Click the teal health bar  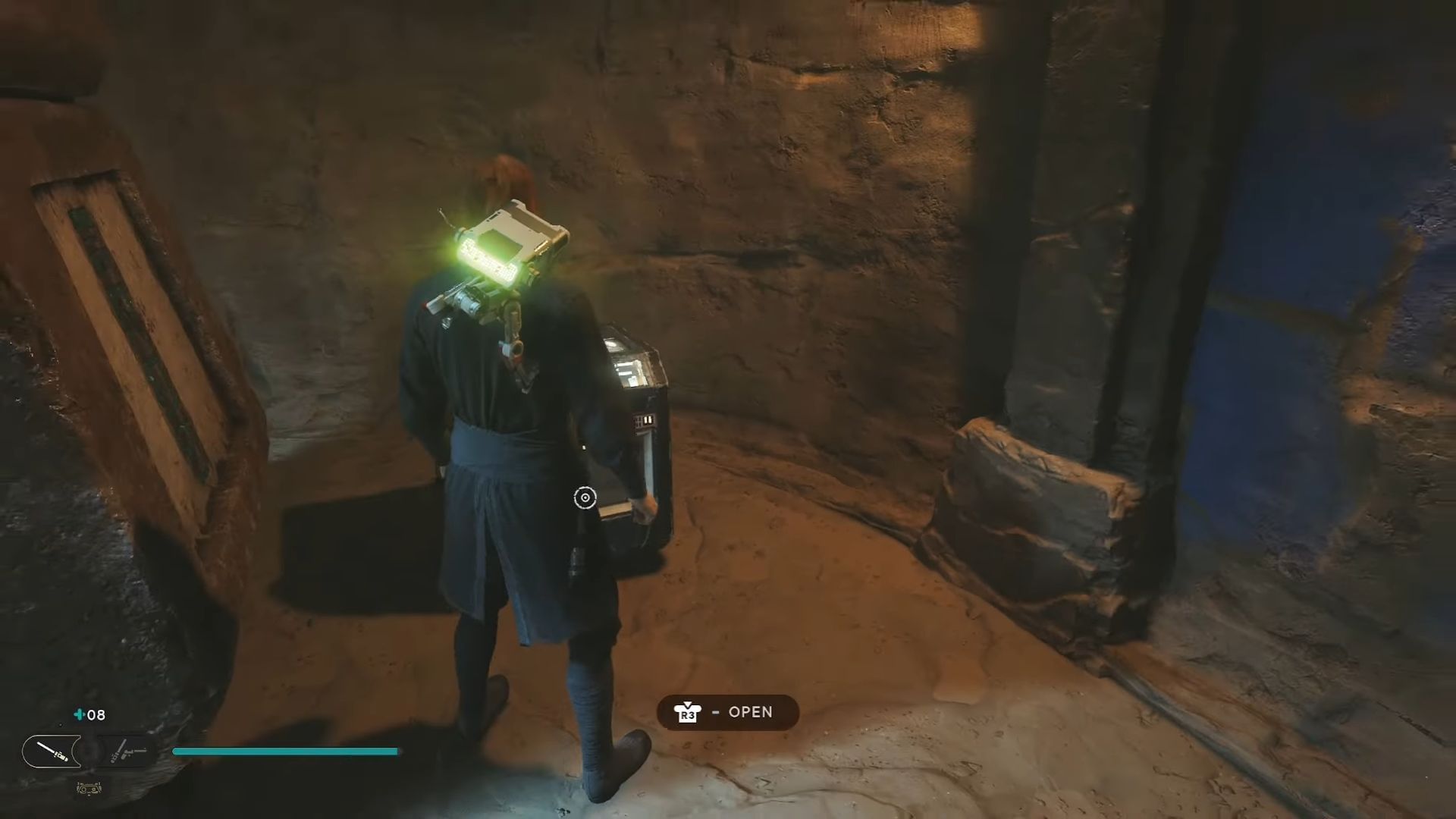pyautogui.click(x=284, y=752)
